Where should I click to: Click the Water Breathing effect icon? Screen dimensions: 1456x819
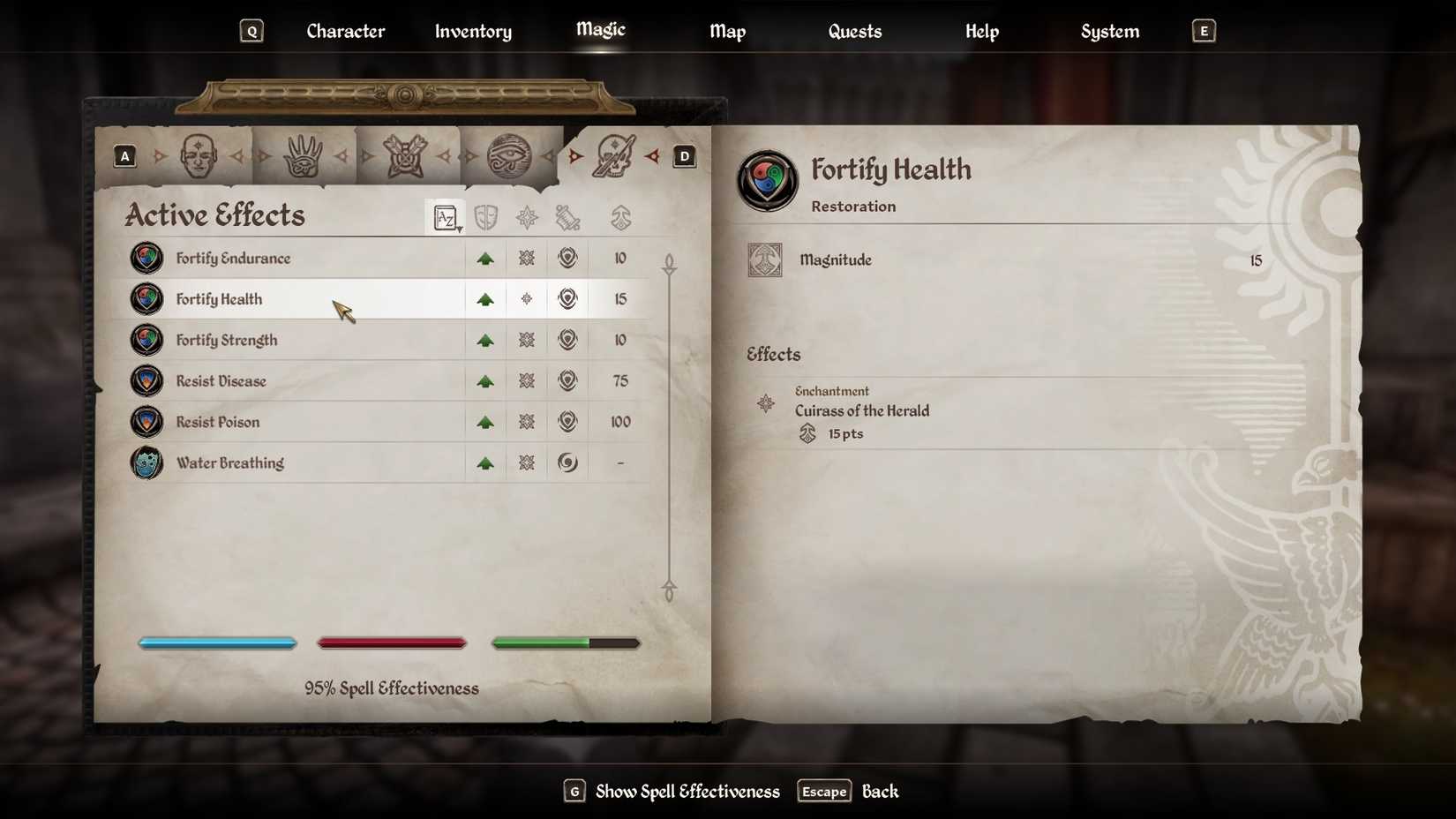146,462
